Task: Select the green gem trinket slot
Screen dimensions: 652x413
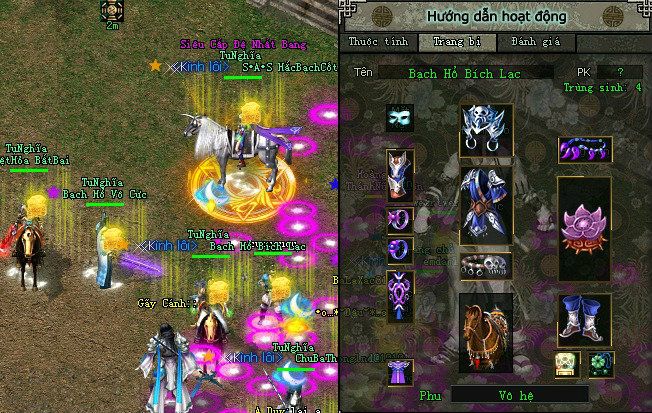Action: (x=600, y=363)
